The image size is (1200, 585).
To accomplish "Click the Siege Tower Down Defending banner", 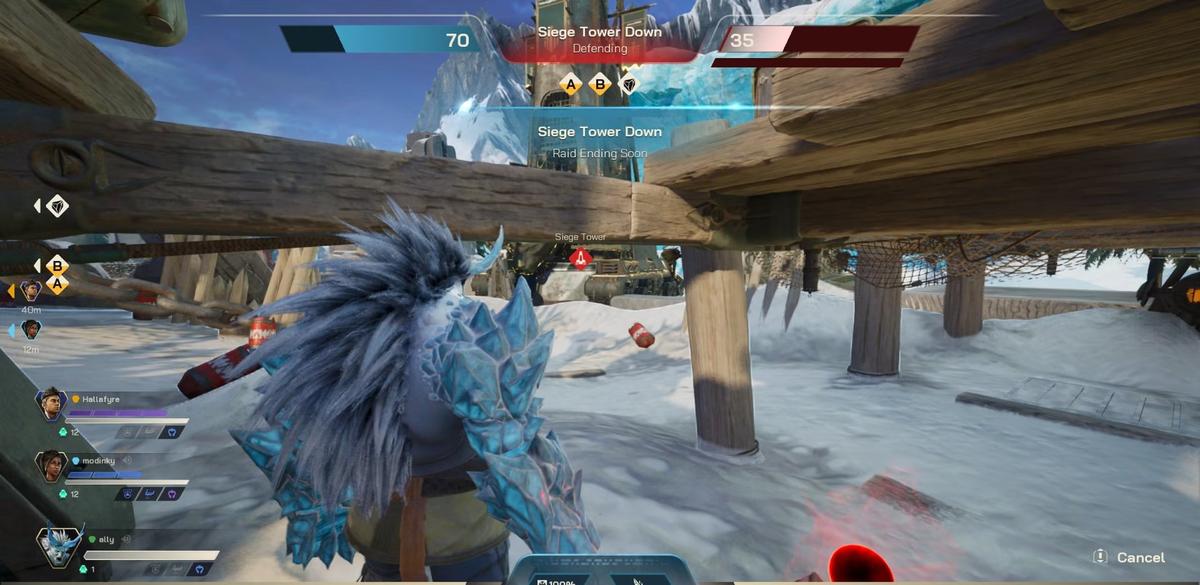I will (598, 40).
